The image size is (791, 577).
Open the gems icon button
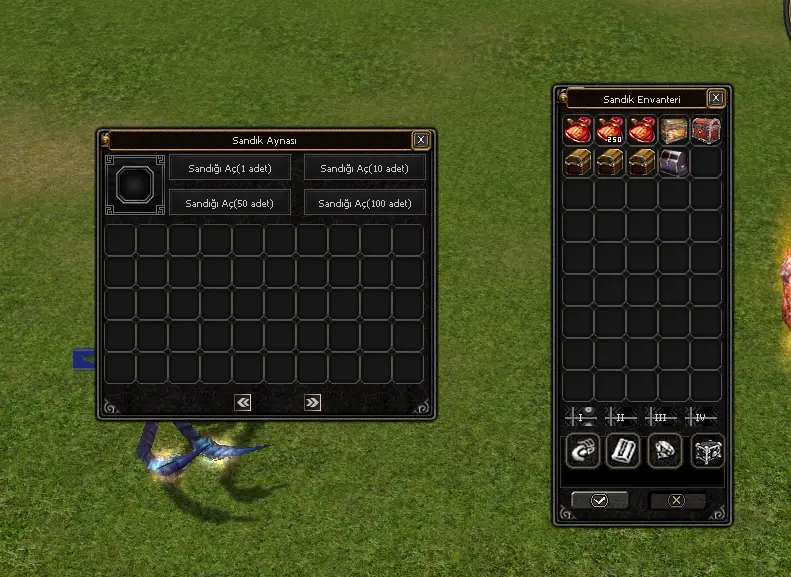(665, 451)
